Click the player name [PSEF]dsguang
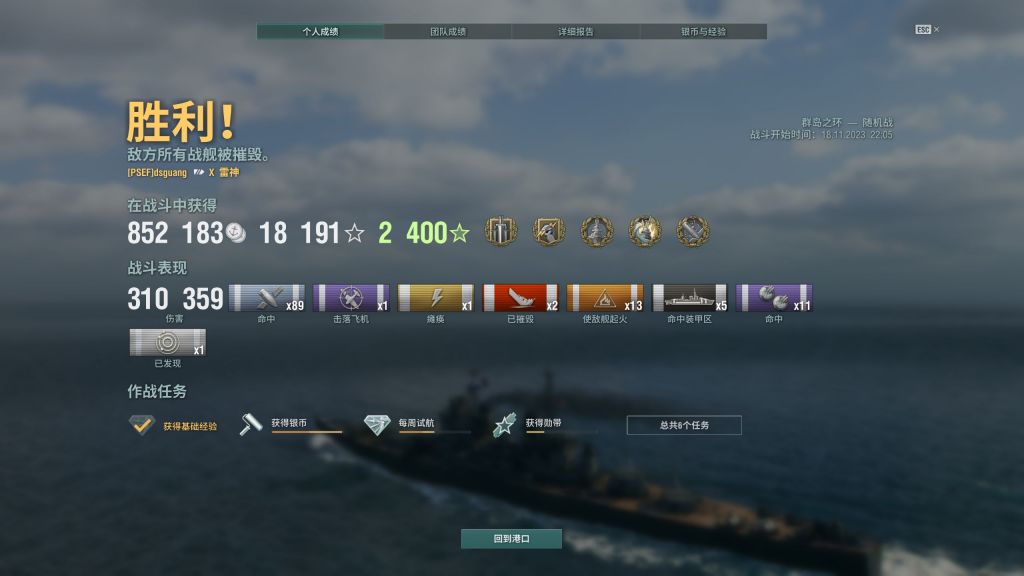 click(157, 172)
